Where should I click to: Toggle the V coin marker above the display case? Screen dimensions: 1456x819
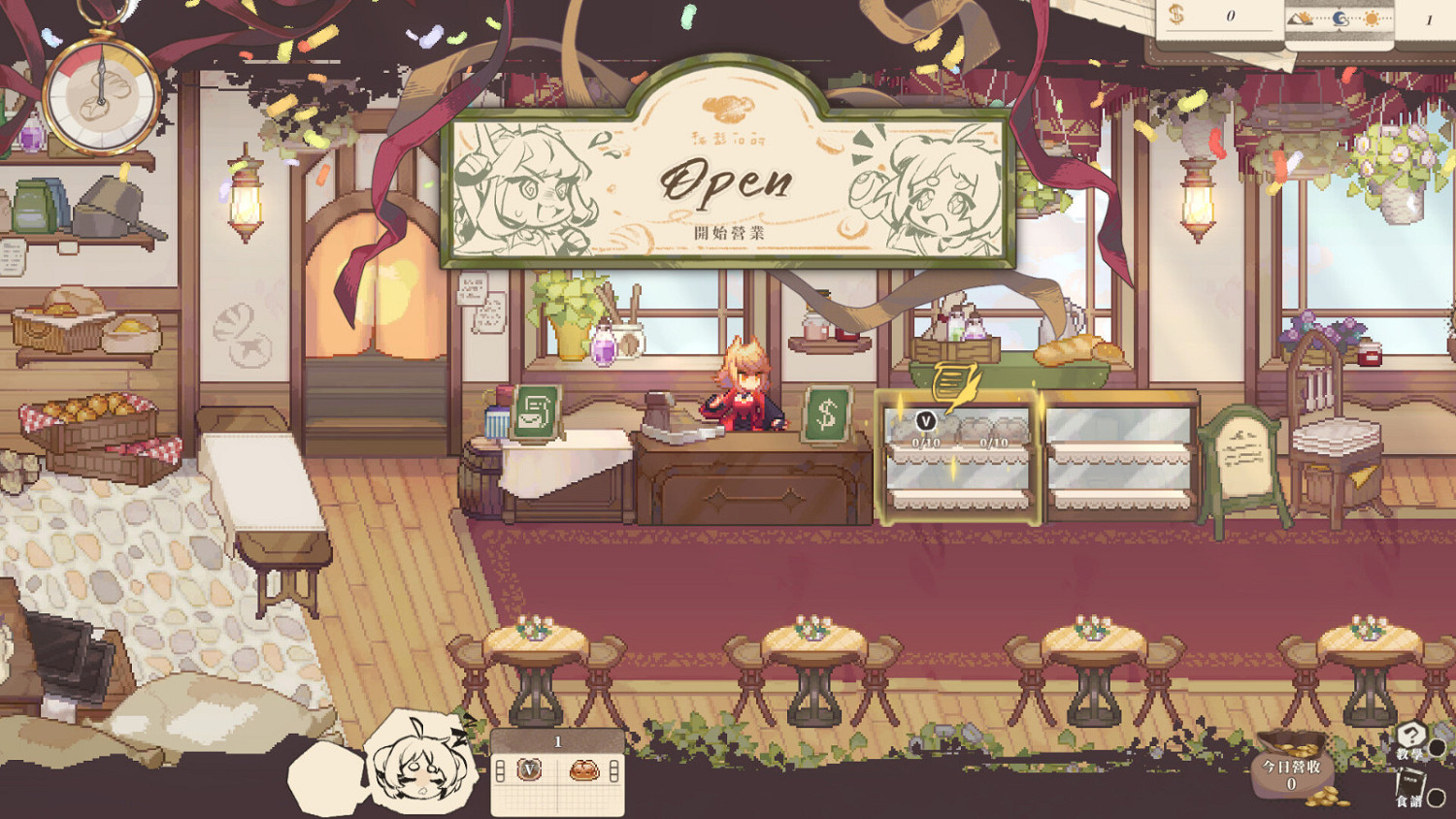[925, 421]
